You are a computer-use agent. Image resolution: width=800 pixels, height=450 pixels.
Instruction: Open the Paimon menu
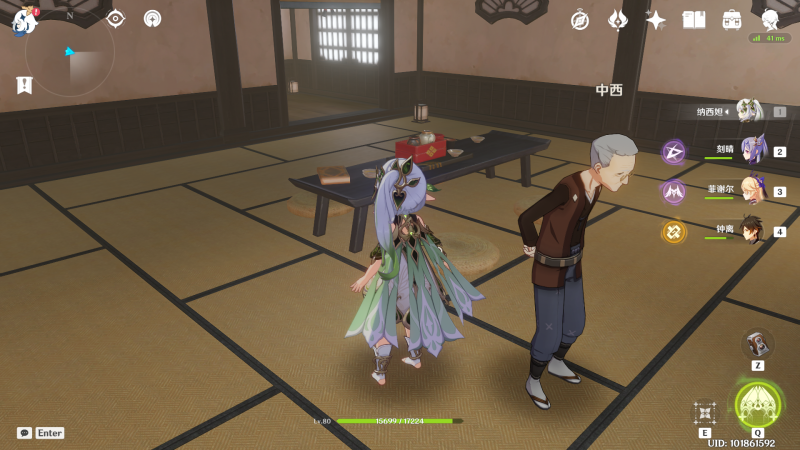pyautogui.click(x=24, y=19)
